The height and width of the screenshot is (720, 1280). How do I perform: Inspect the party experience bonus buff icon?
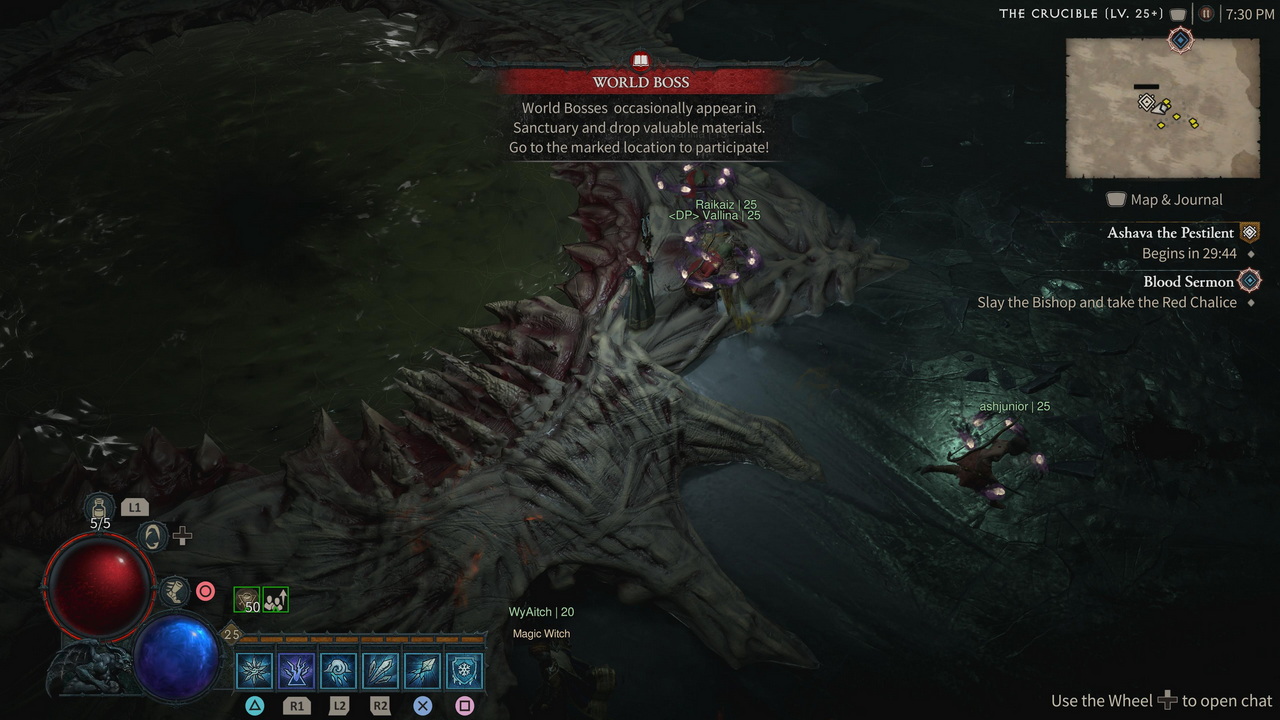[x=275, y=599]
